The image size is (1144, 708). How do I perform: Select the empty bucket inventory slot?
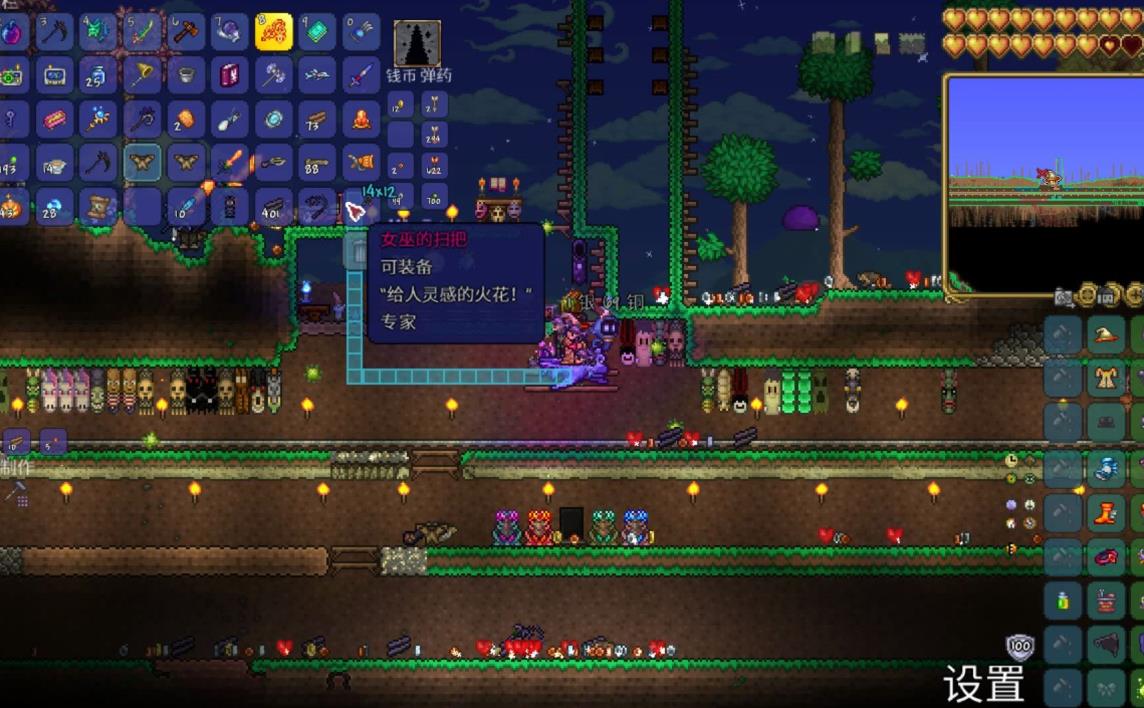click(186, 75)
